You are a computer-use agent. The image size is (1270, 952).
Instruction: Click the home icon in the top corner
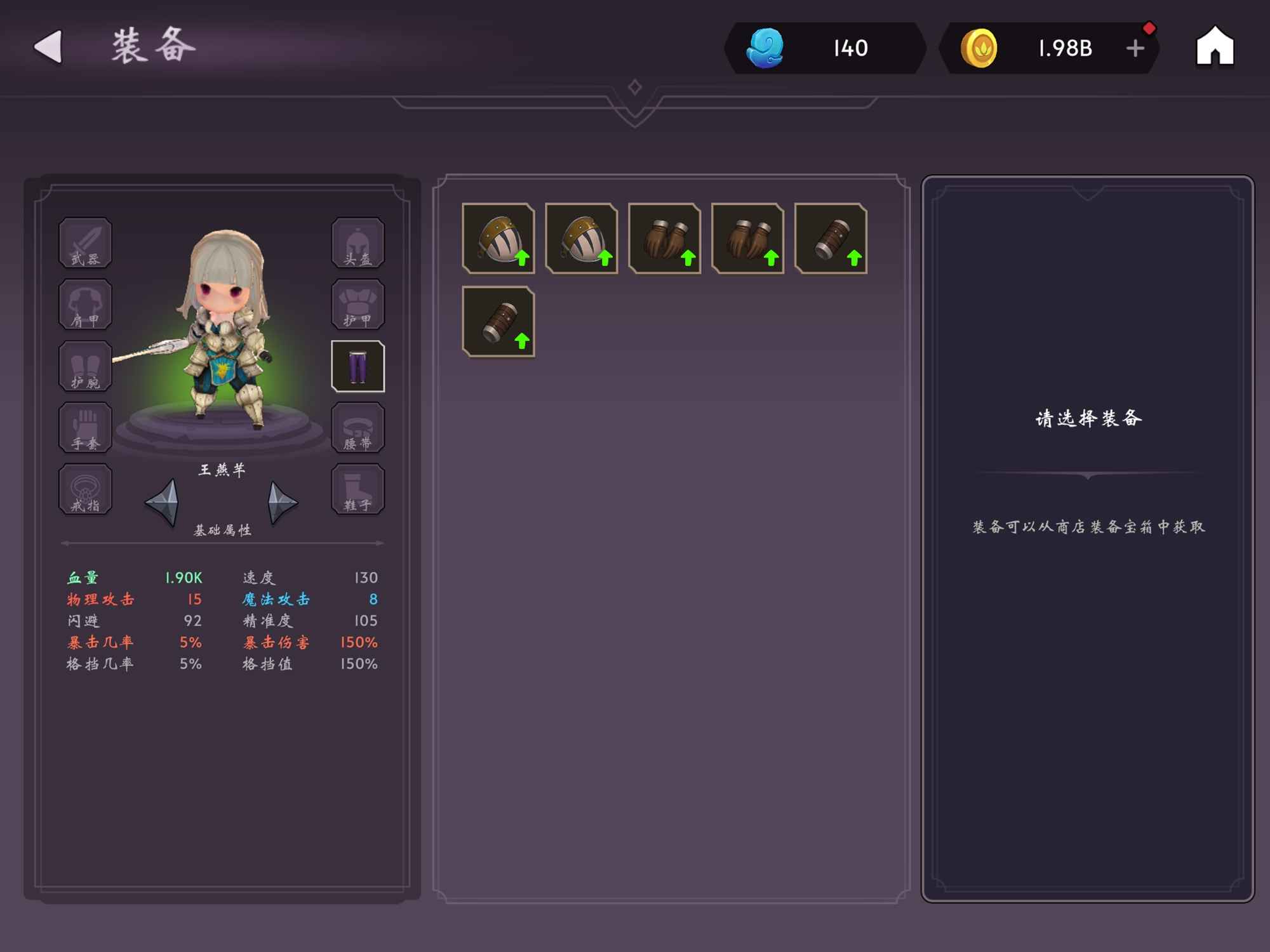click(x=1215, y=46)
